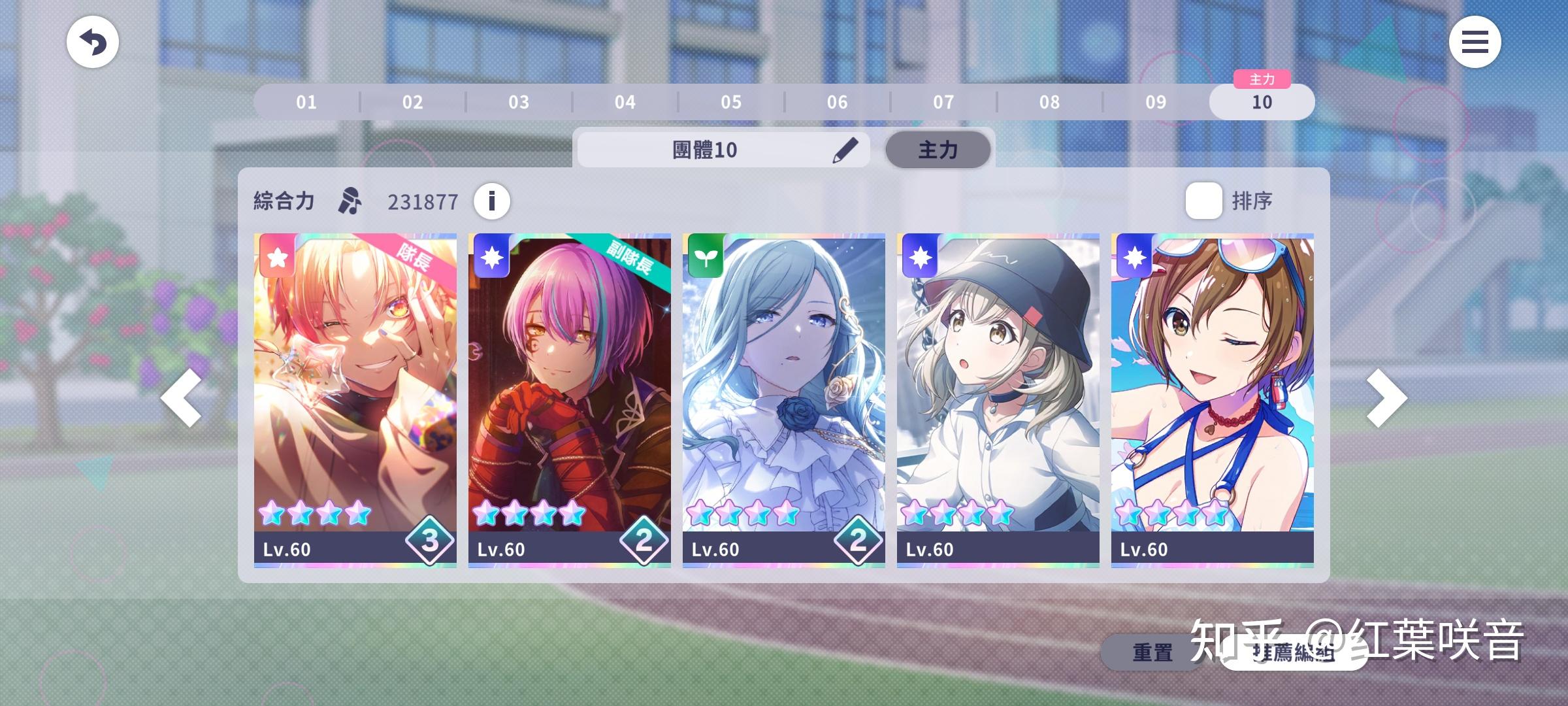
Task: Select team tab 05
Action: (x=731, y=102)
